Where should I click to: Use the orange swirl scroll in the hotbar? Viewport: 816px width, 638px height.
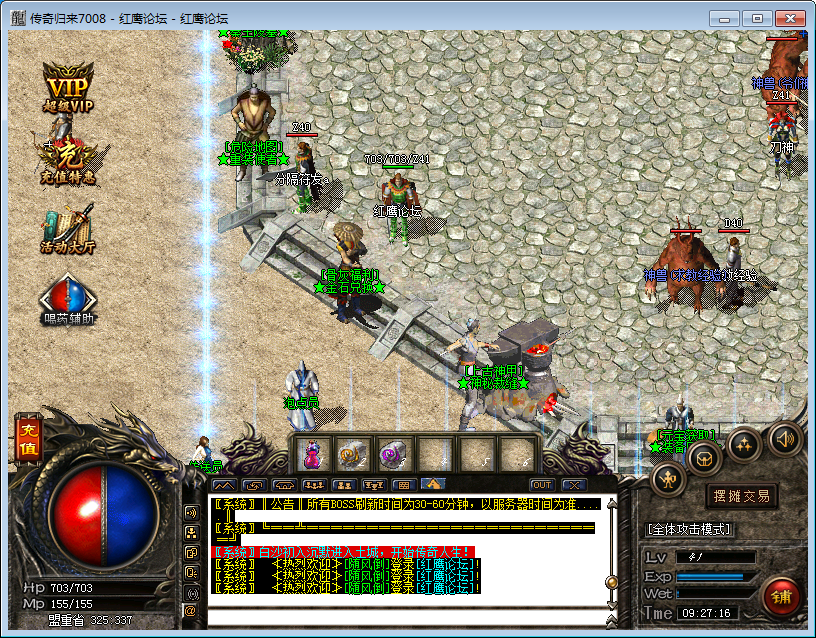[352, 455]
